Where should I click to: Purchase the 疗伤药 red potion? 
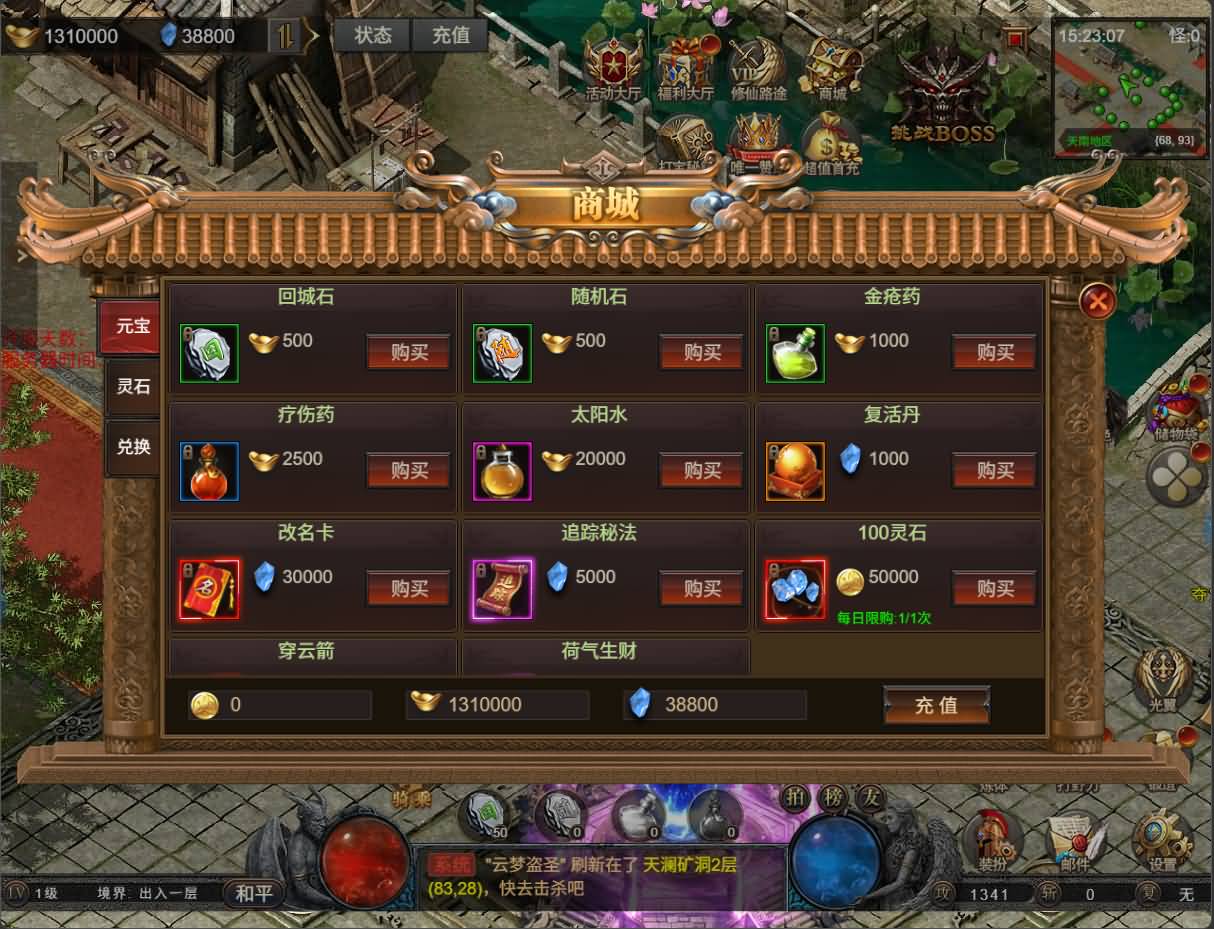point(408,470)
